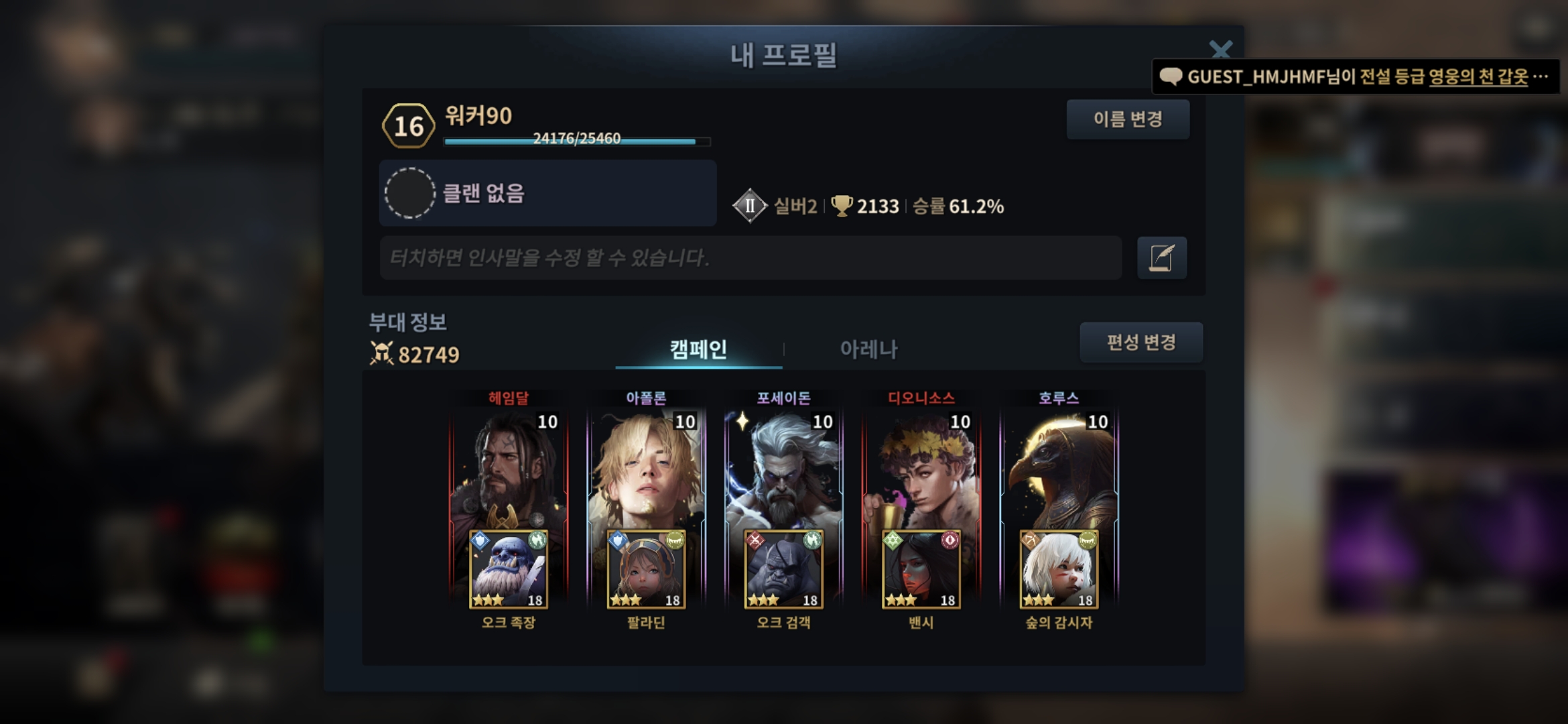View the 밴시 unit portrait

(x=921, y=570)
